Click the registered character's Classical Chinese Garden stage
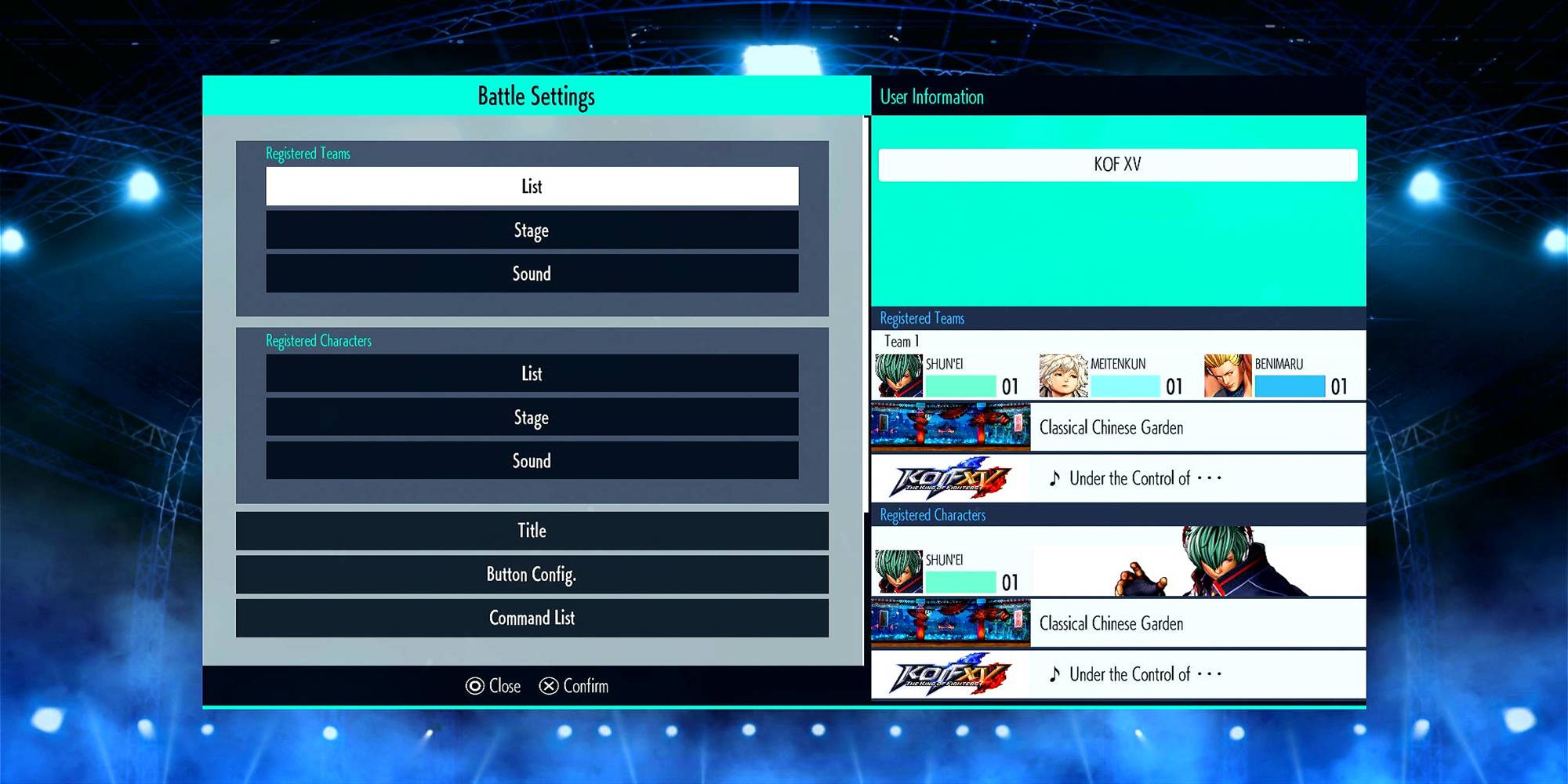 point(1118,623)
